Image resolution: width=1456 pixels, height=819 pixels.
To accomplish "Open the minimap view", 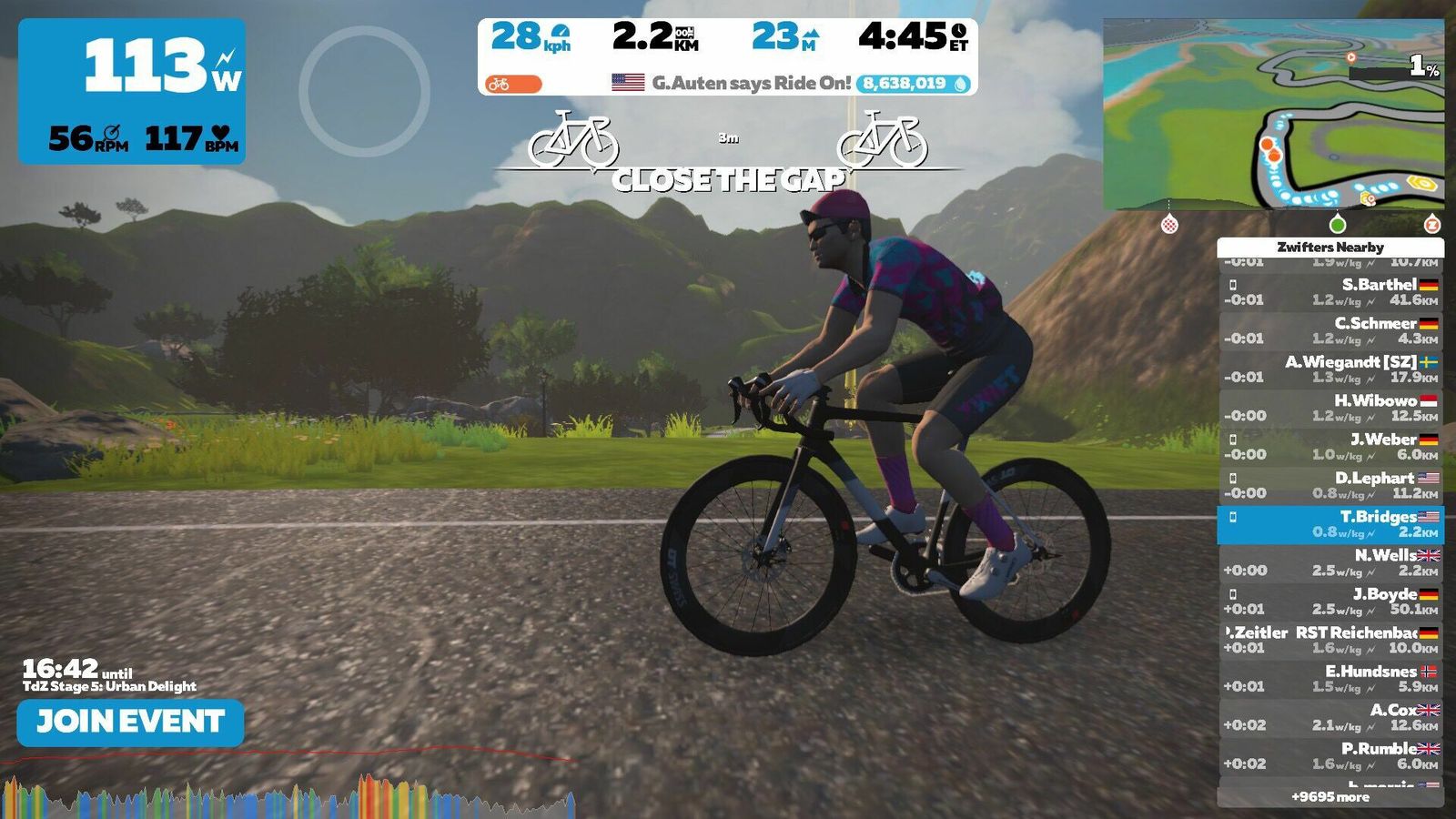I will tap(1272, 114).
